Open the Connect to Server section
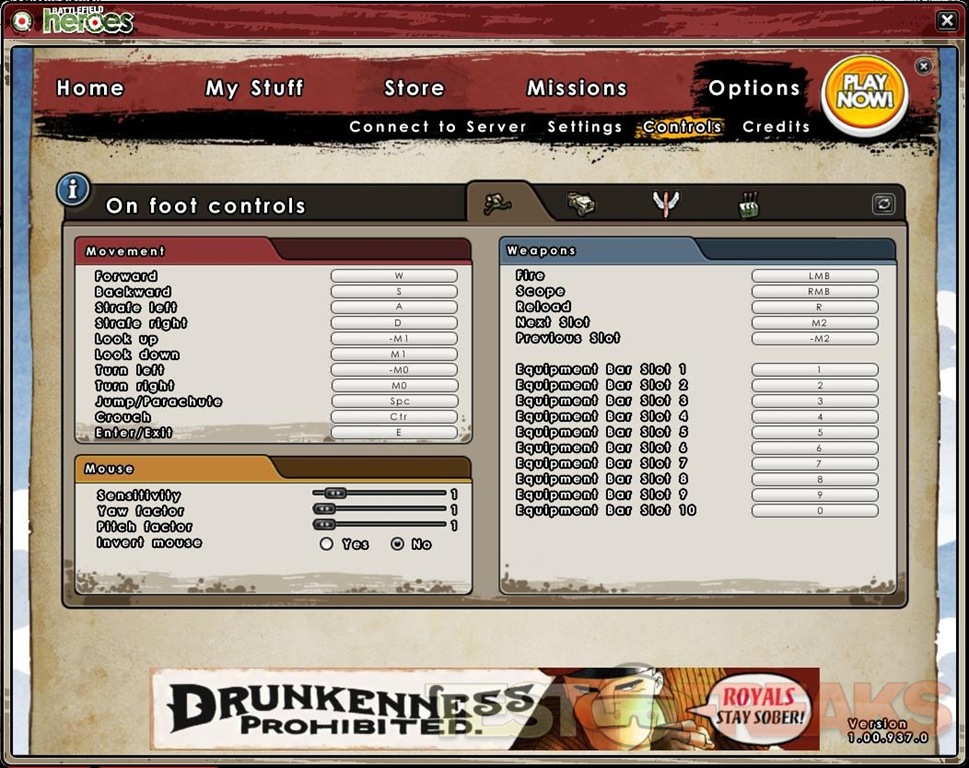This screenshot has width=969, height=768. (x=437, y=127)
